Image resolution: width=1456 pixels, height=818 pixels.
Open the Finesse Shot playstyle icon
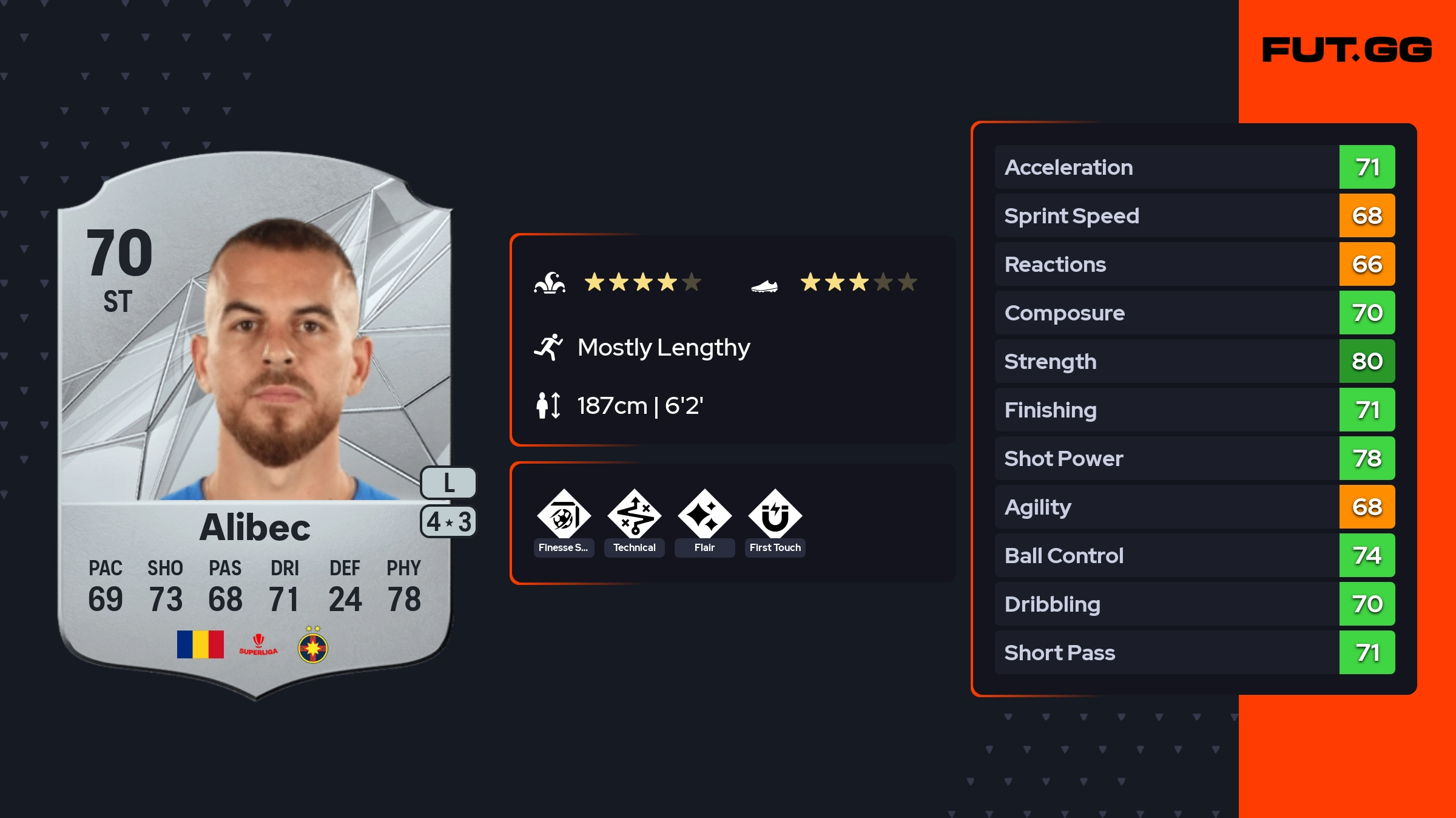(564, 517)
